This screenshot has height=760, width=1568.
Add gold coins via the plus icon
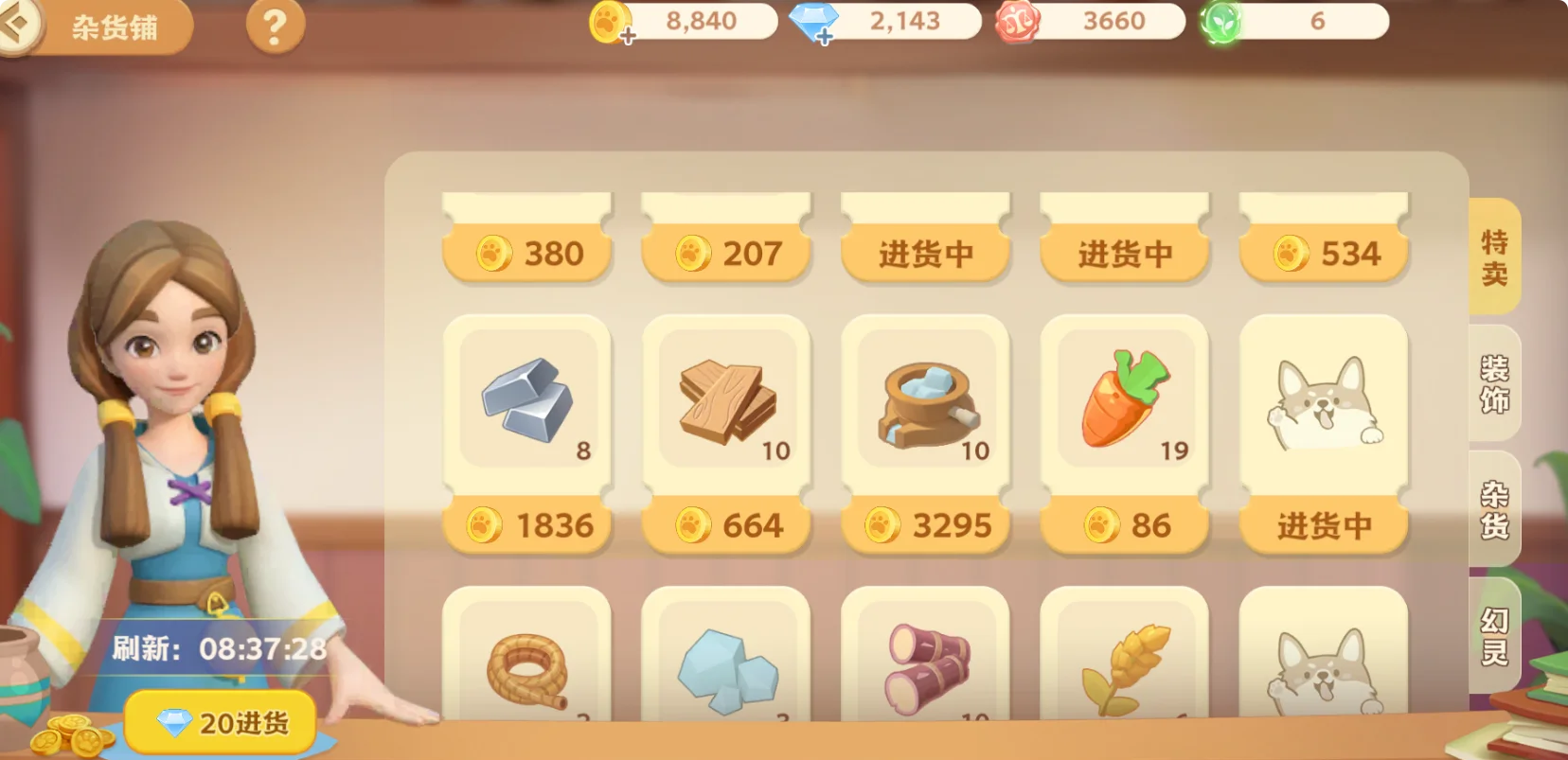(628, 37)
